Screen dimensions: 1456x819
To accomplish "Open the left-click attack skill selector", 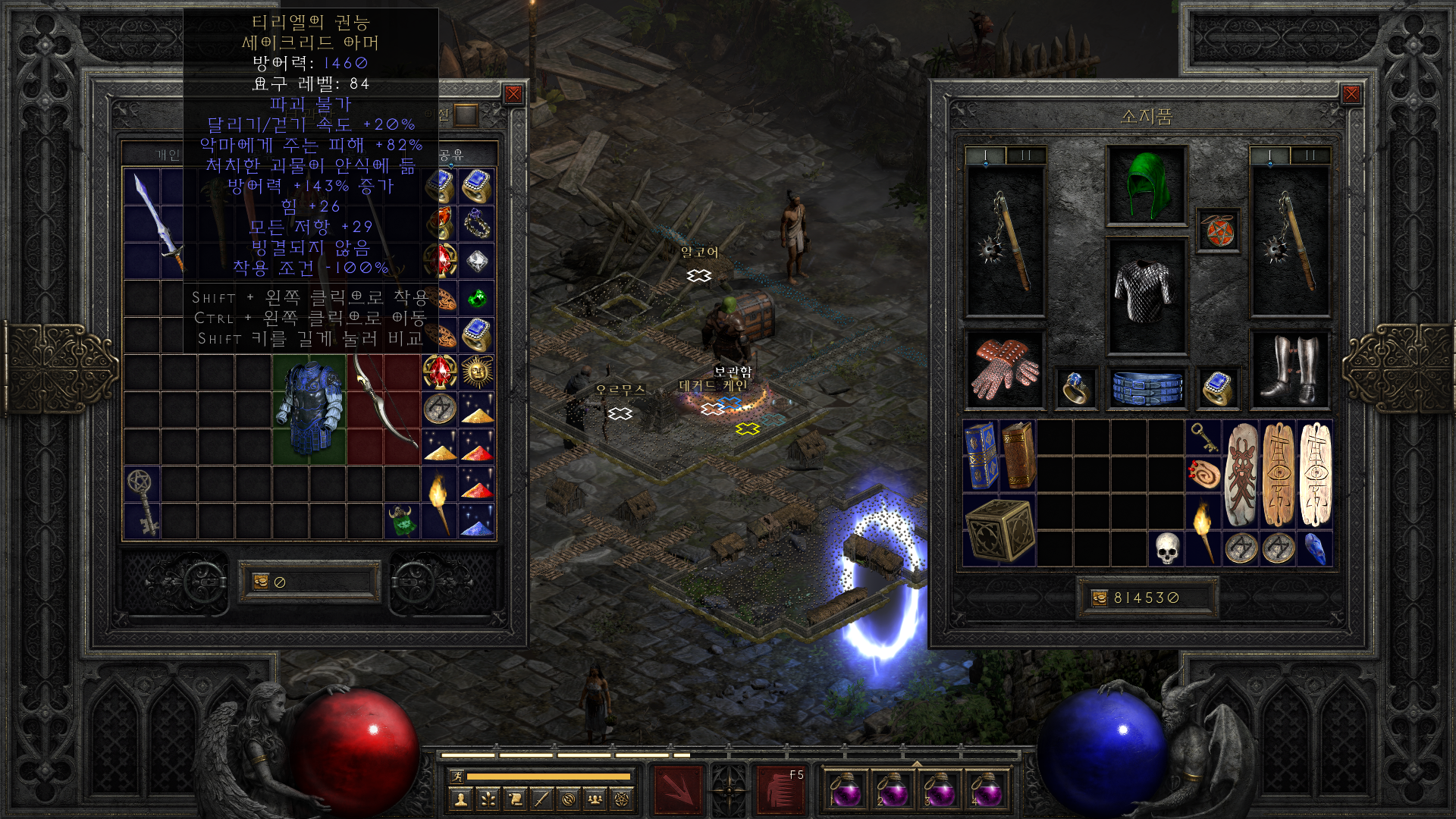I will pyautogui.click(x=677, y=789).
